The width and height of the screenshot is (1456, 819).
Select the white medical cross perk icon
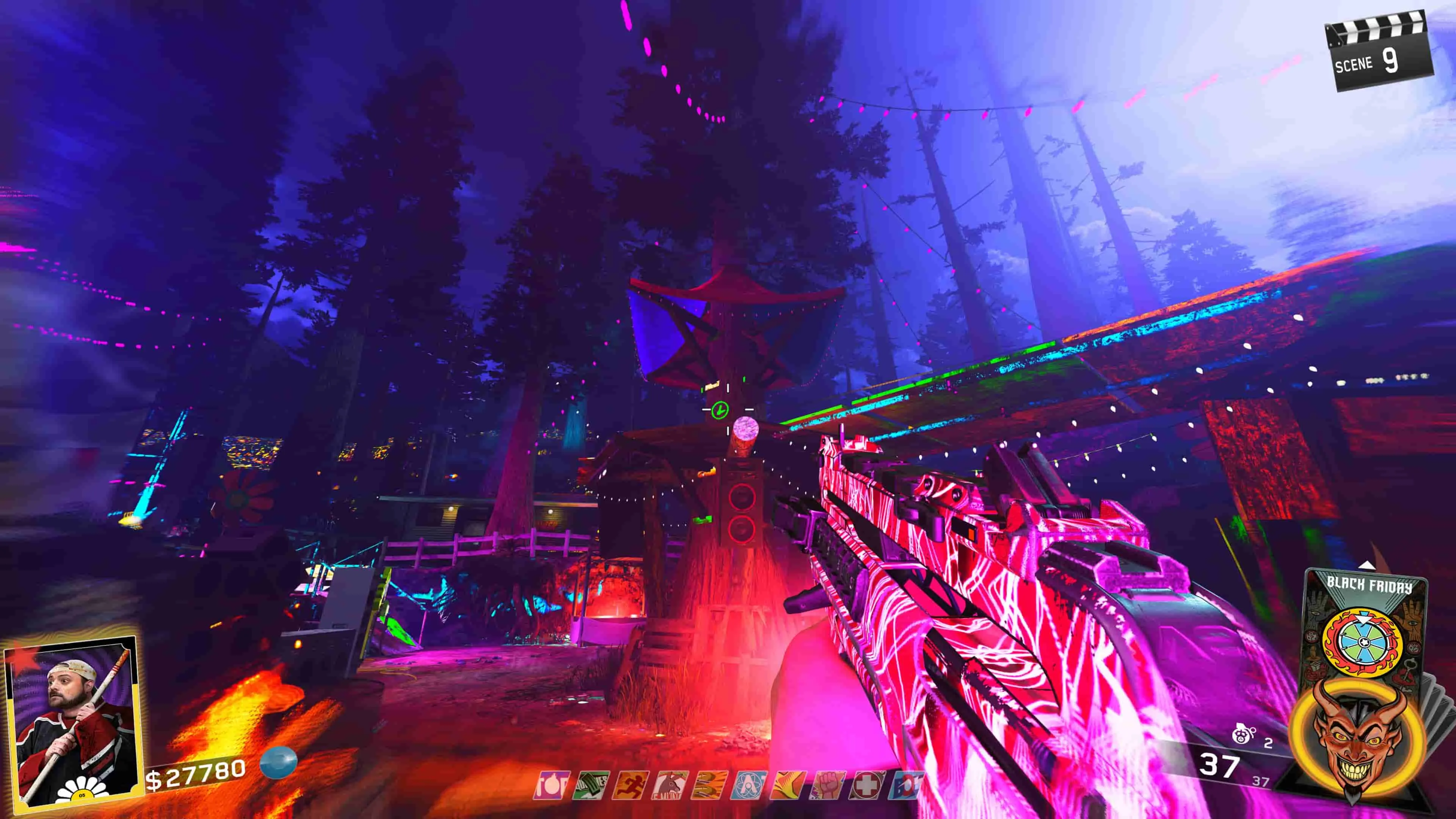(867, 786)
